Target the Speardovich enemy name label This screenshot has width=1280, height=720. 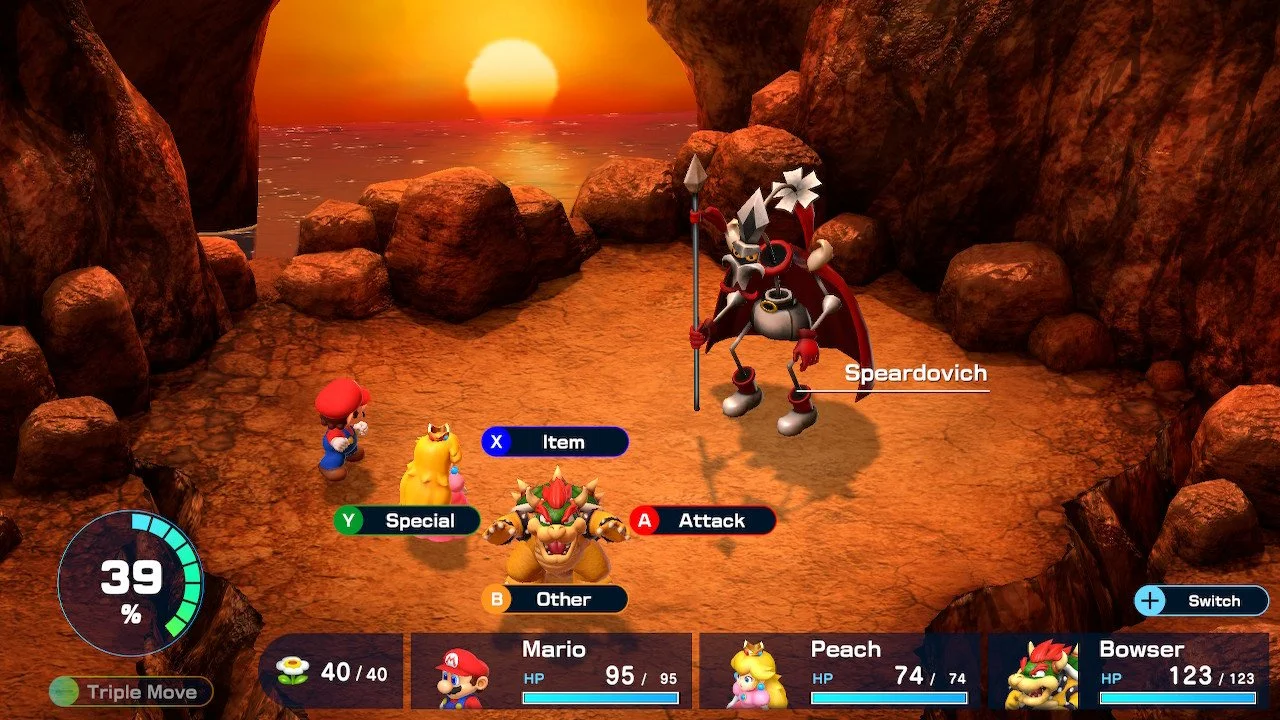point(915,374)
